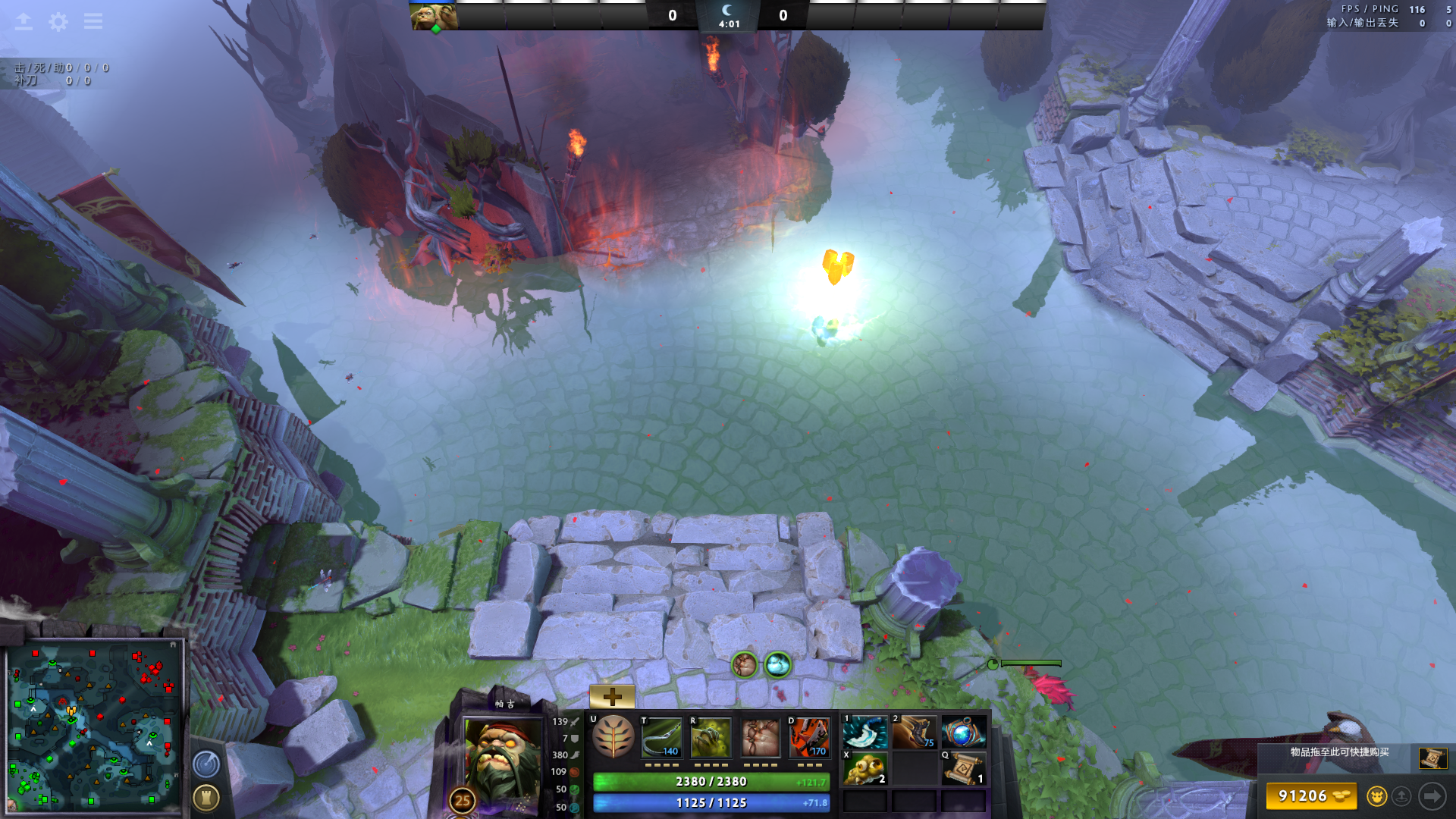The image size is (1456, 819).
Task: Activate the Dismember ultimate ability
Action: pos(809,737)
